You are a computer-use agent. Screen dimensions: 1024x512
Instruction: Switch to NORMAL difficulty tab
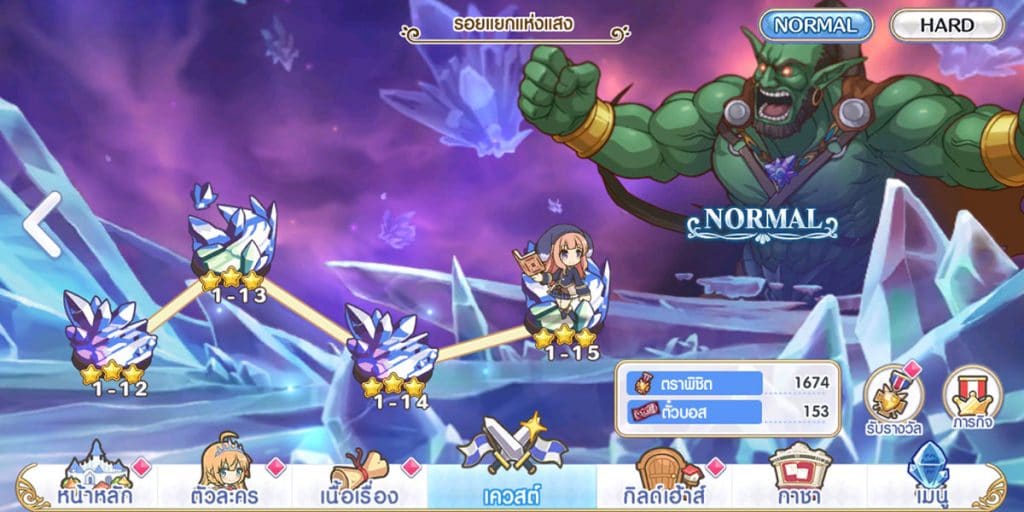tap(815, 25)
